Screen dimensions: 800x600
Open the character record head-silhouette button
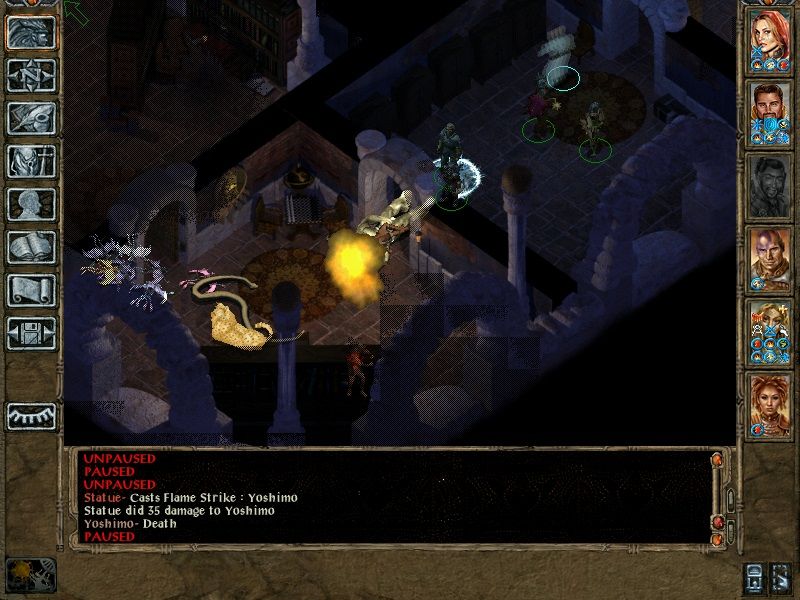click(x=31, y=203)
